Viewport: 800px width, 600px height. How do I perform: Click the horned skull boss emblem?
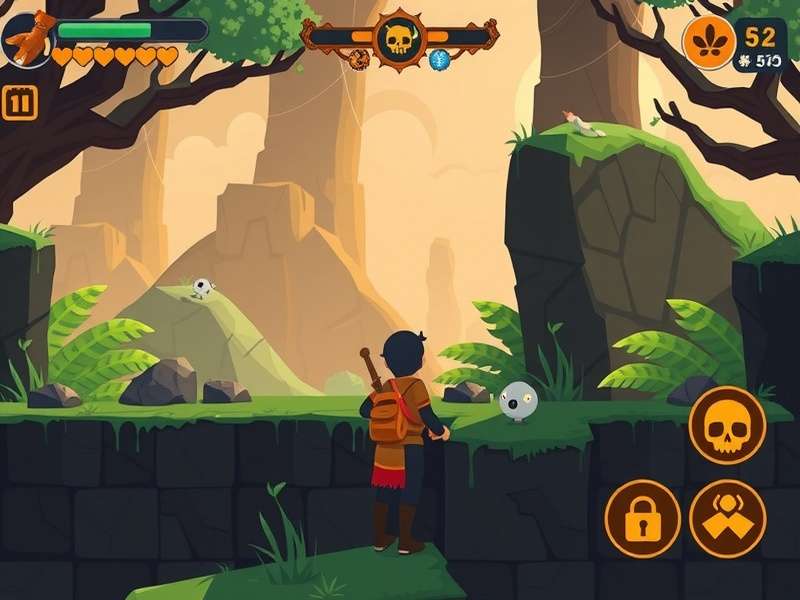point(399,40)
